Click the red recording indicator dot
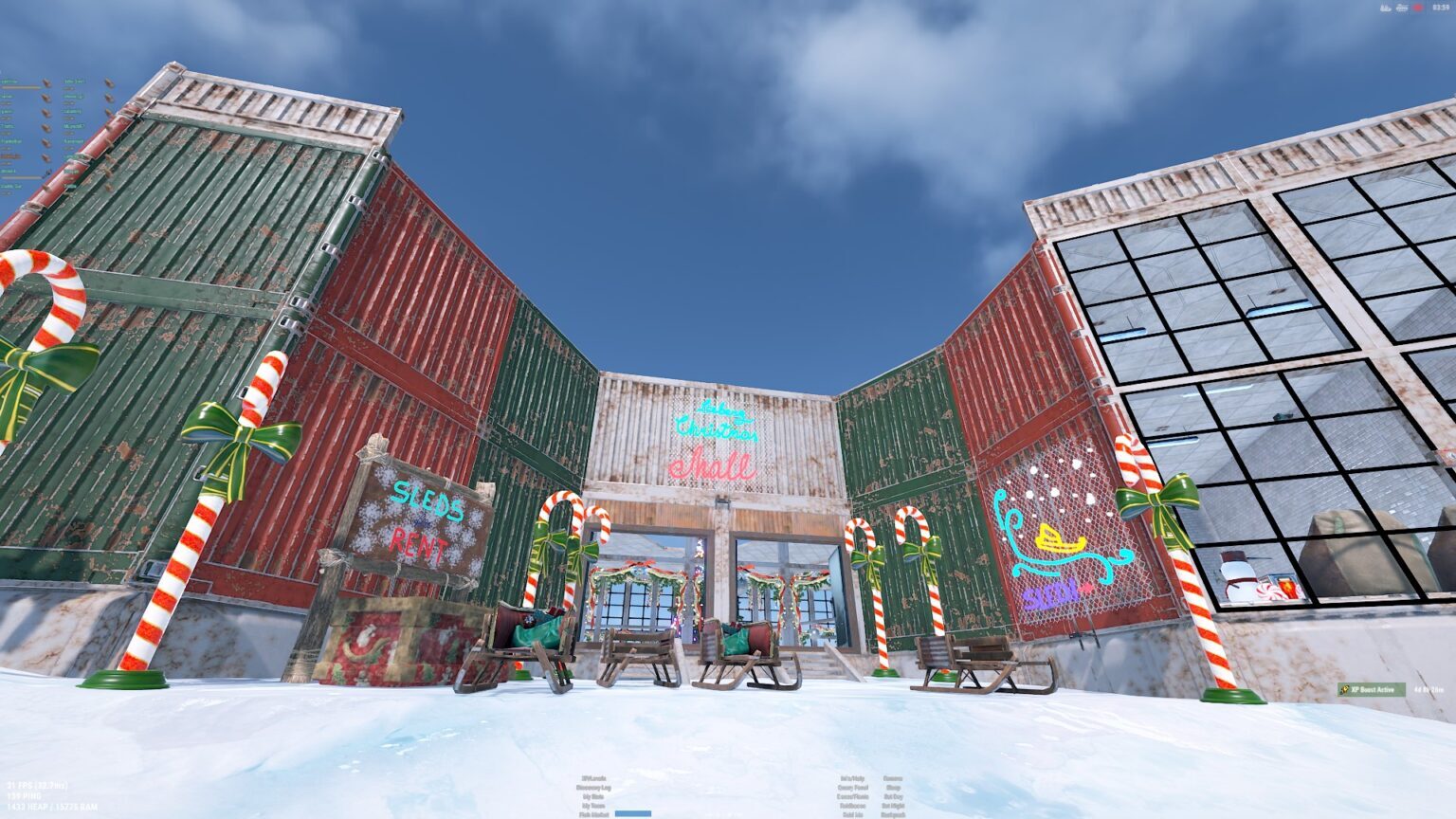The image size is (1456, 819). pyautogui.click(x=1418, y=8)
